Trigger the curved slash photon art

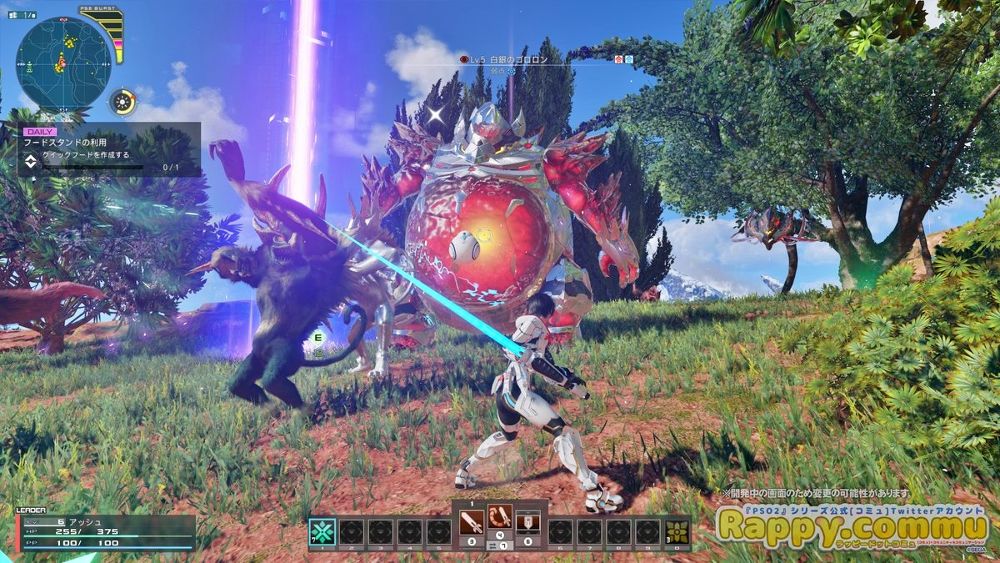pos(500,518)
